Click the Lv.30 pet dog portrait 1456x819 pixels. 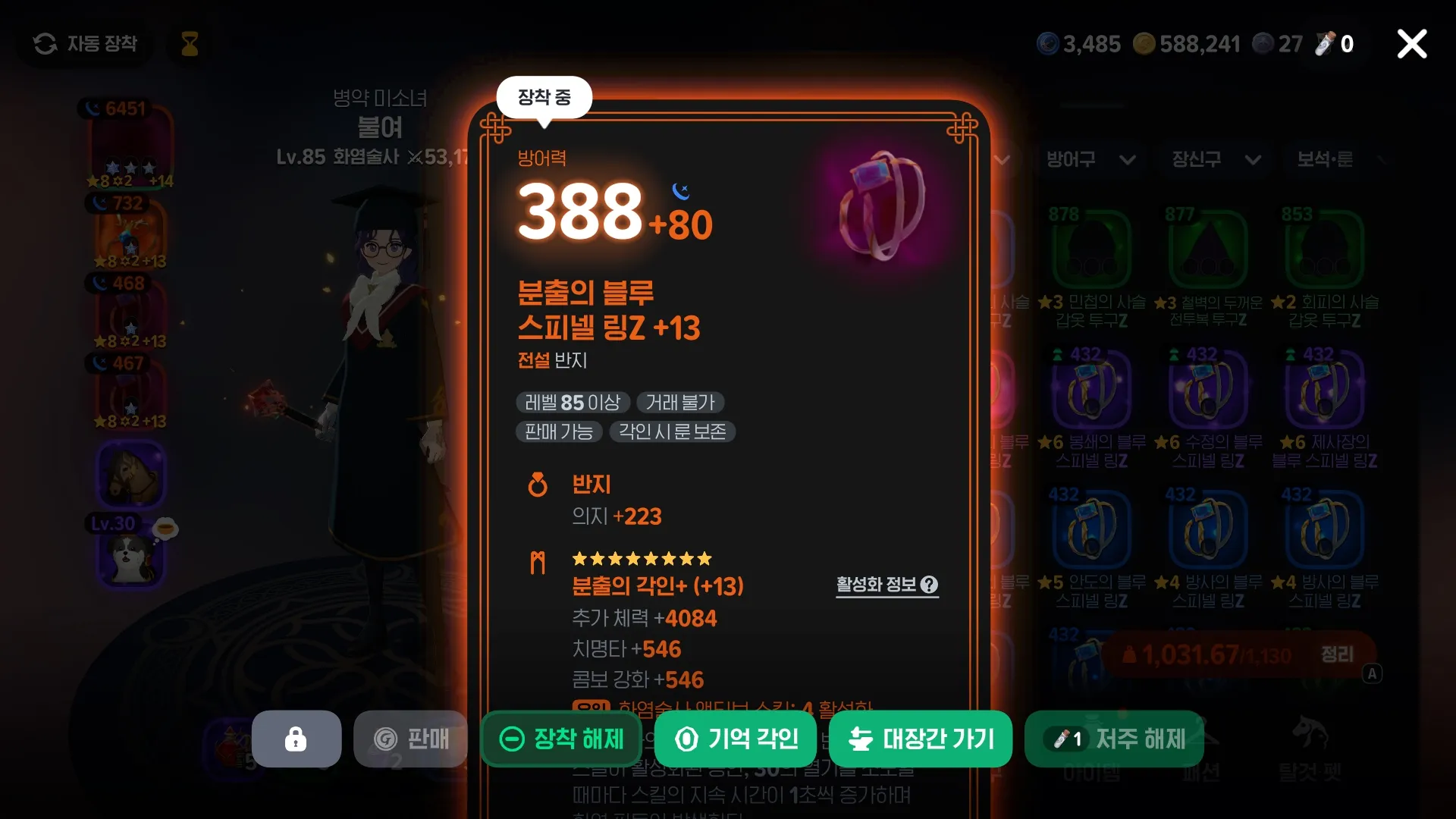pos(130,559)
